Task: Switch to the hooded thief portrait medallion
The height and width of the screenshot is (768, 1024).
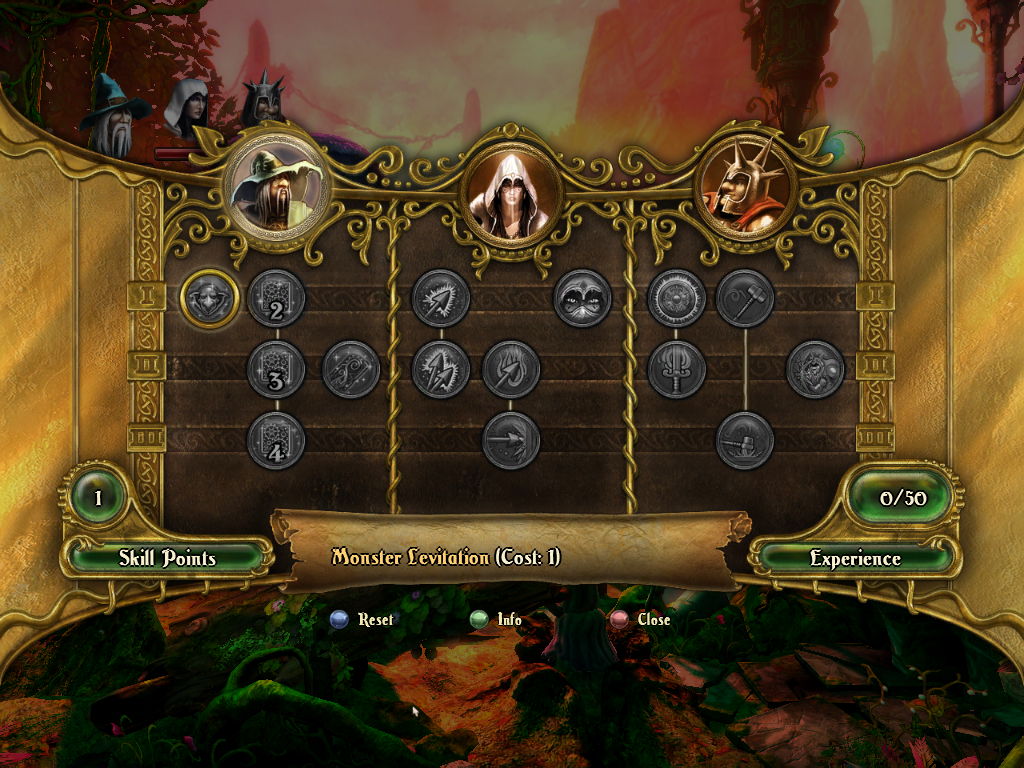Action: tap(511, 190)
